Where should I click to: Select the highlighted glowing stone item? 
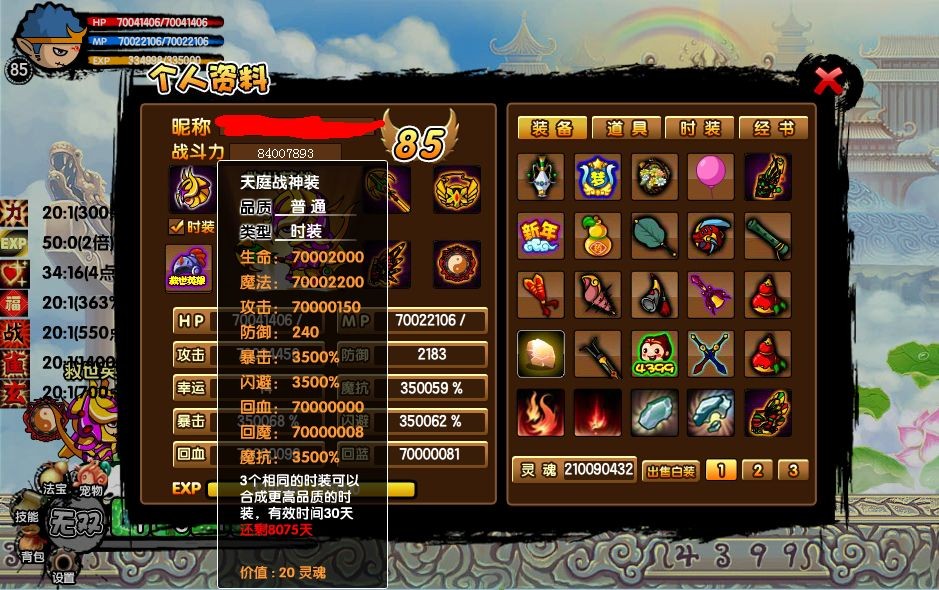[x=540, y=354]
